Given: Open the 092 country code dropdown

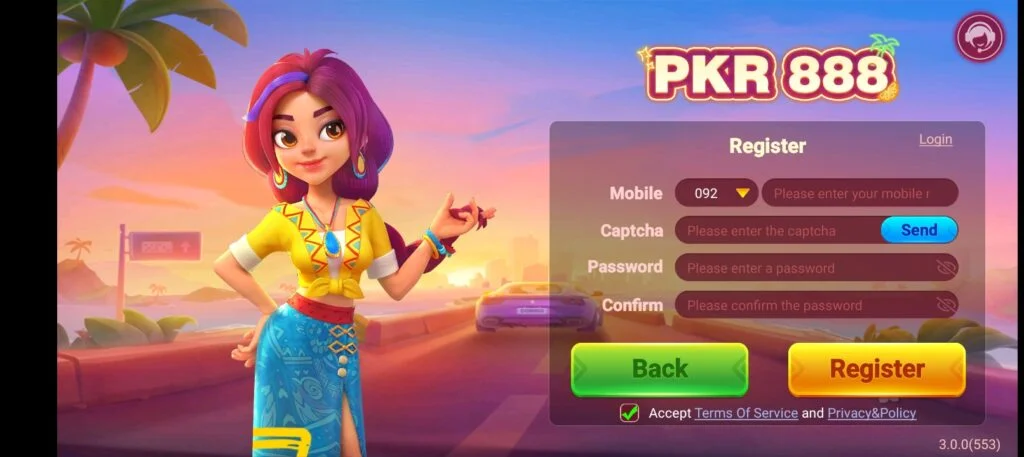Looking at the screenshot, I should (716, 193).
